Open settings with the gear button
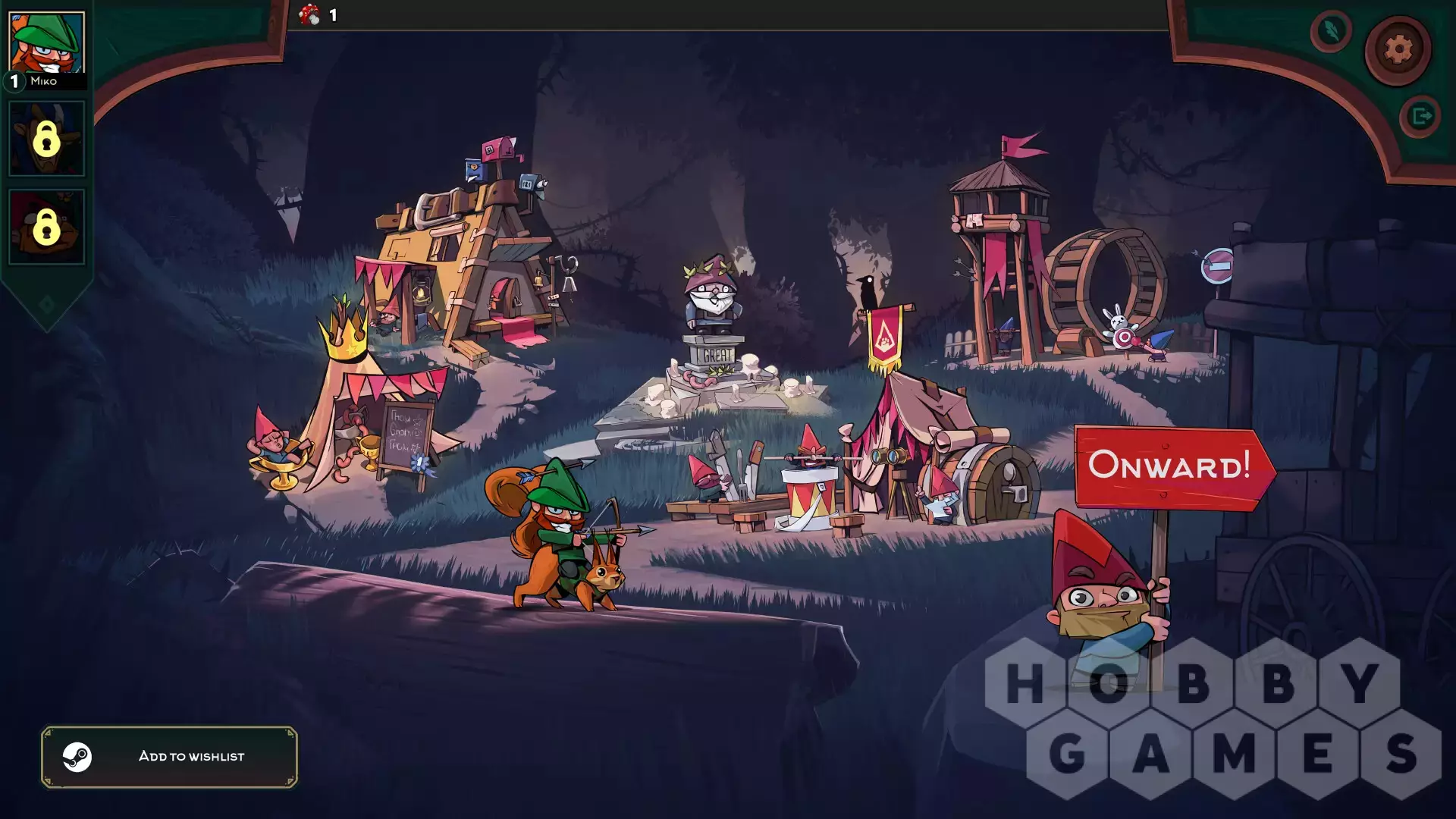 [x=1398, y=50]
